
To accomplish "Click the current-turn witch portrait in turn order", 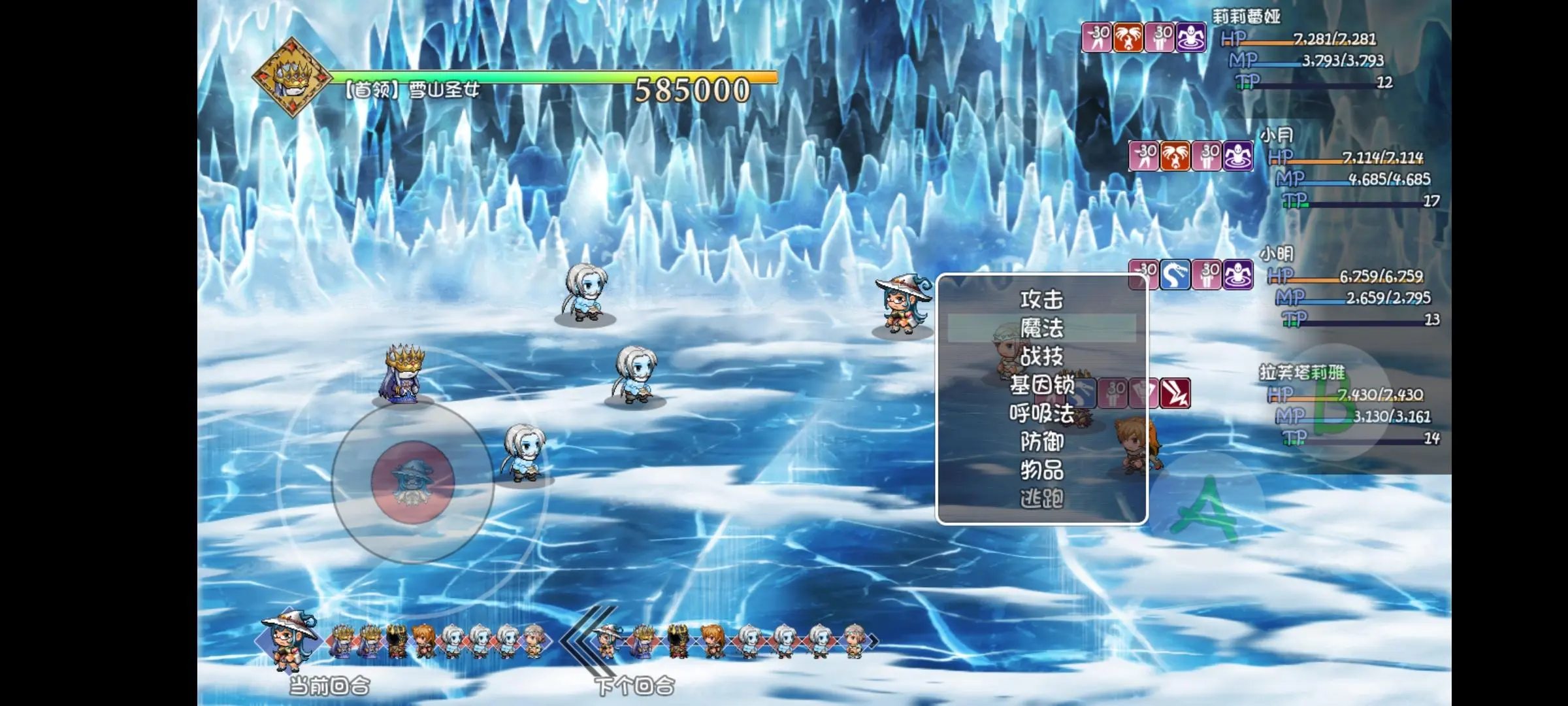I will pyautogui.click(x=288, y=639).
